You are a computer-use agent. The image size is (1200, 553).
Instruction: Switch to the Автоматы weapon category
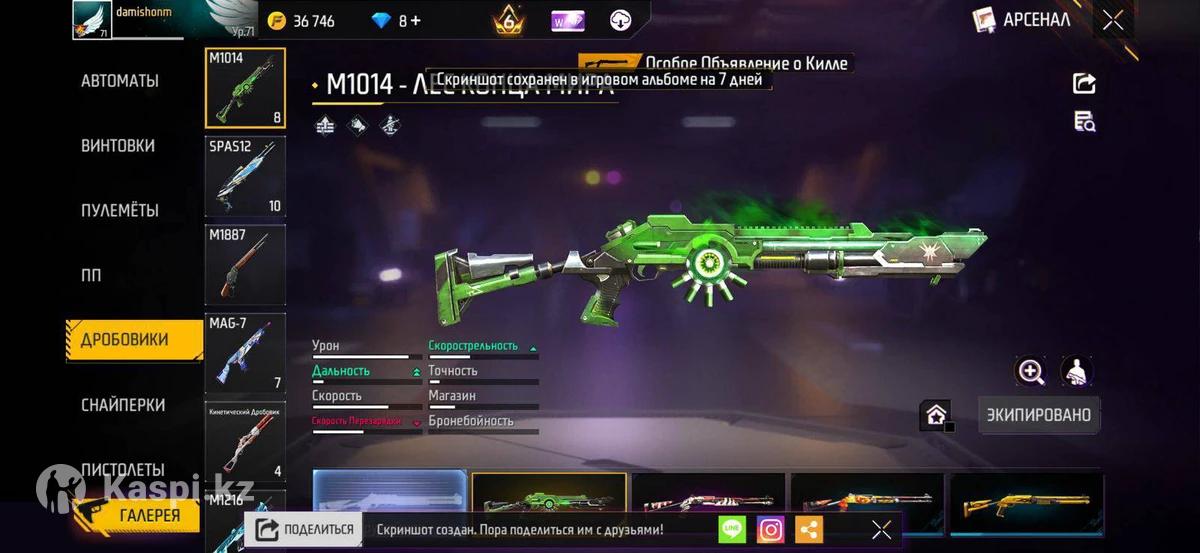tap(120, 81)
